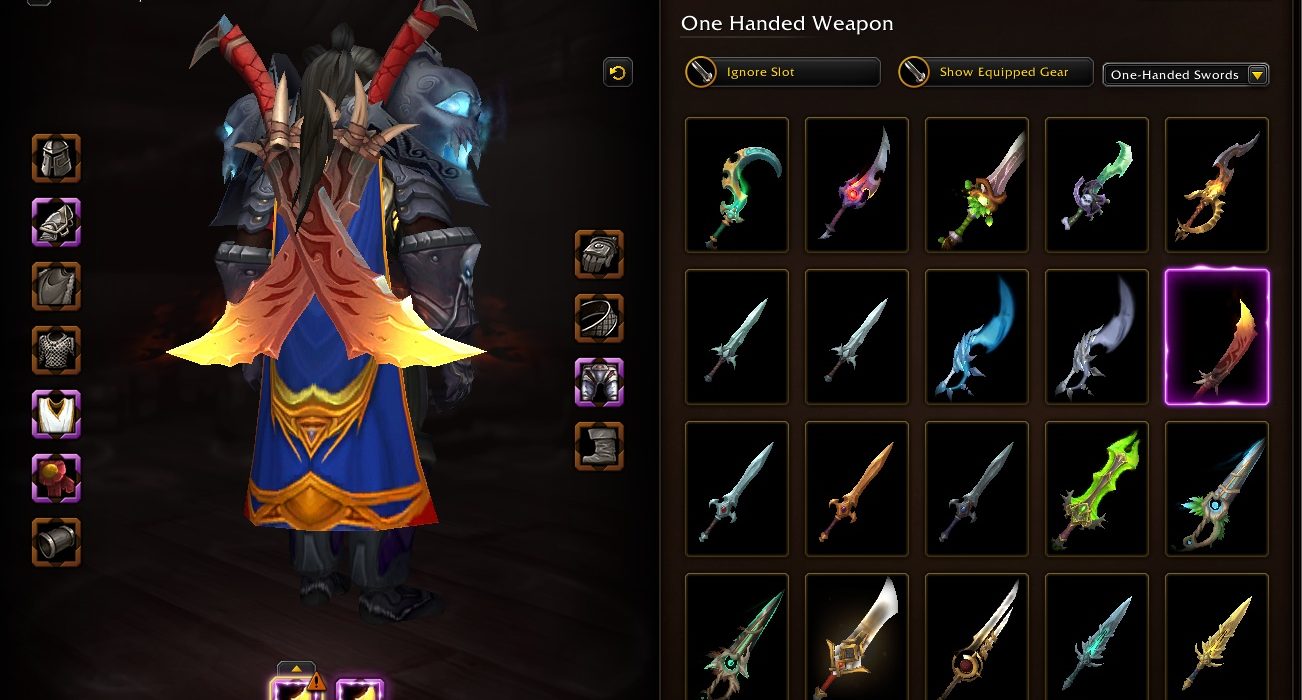Click the Ignore Slot button

click(781, 72)
